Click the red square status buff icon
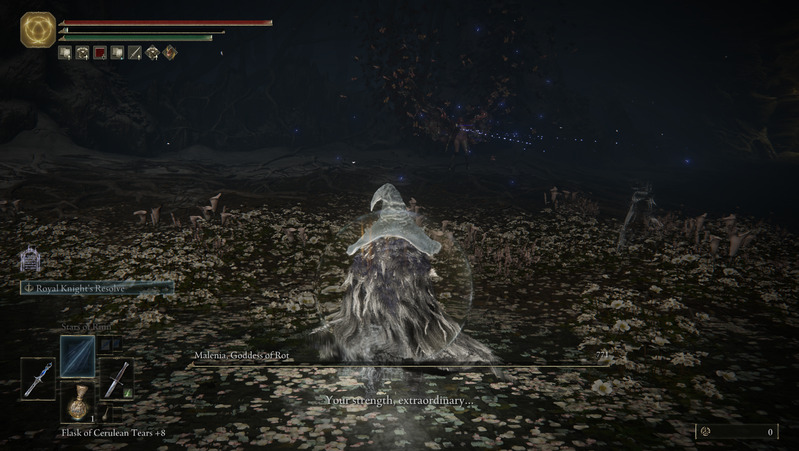The image size is (799, 451). 100,53
